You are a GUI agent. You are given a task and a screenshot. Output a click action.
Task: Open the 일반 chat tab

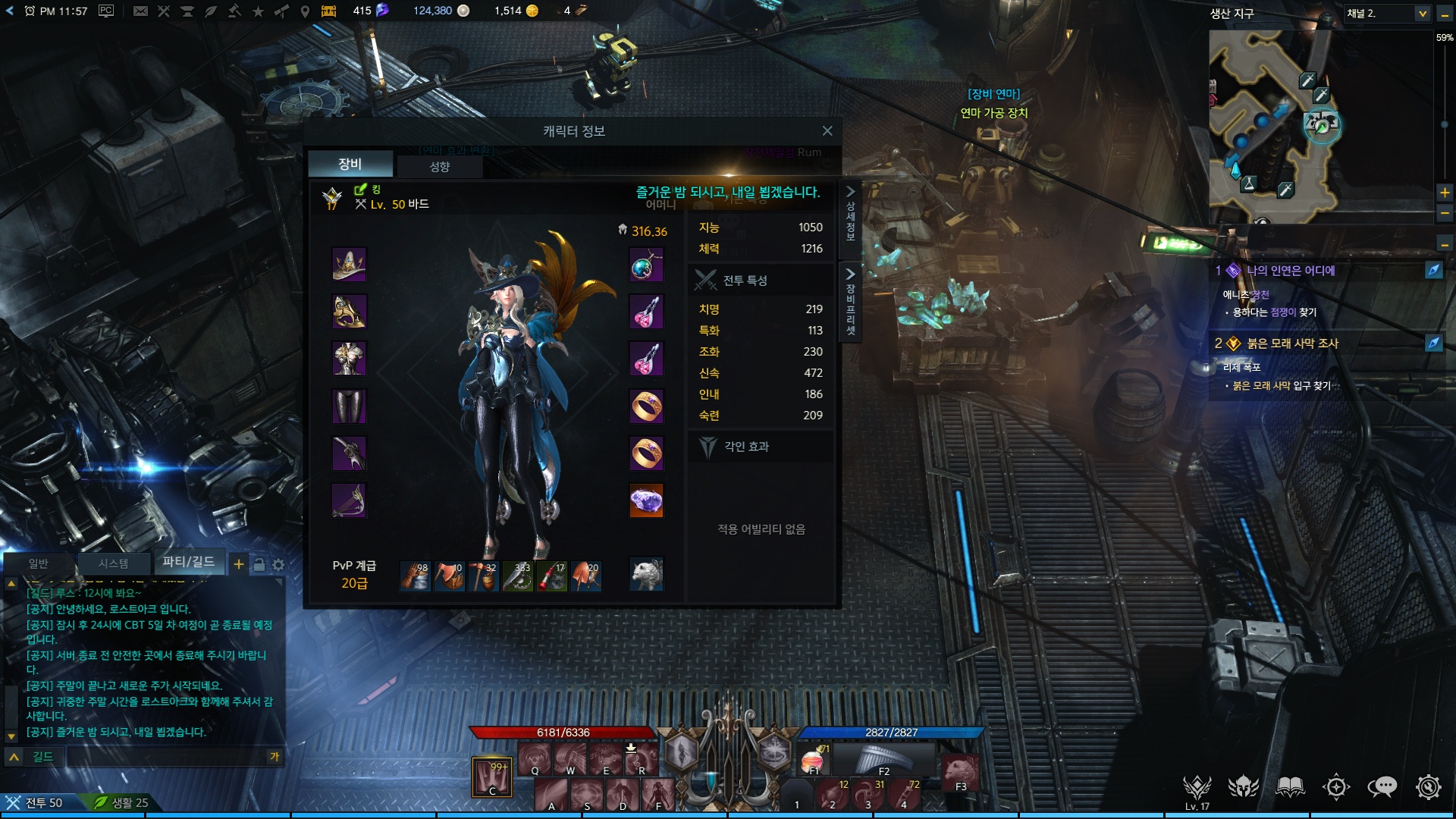click(38, 563)
